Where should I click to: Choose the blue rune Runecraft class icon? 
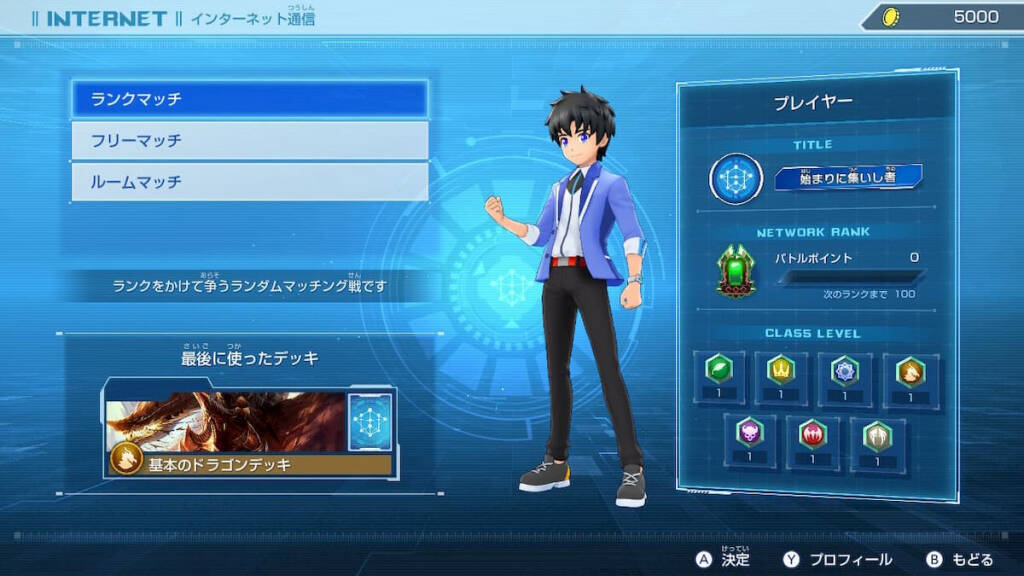pyautogui.click(x=845, y=370)
